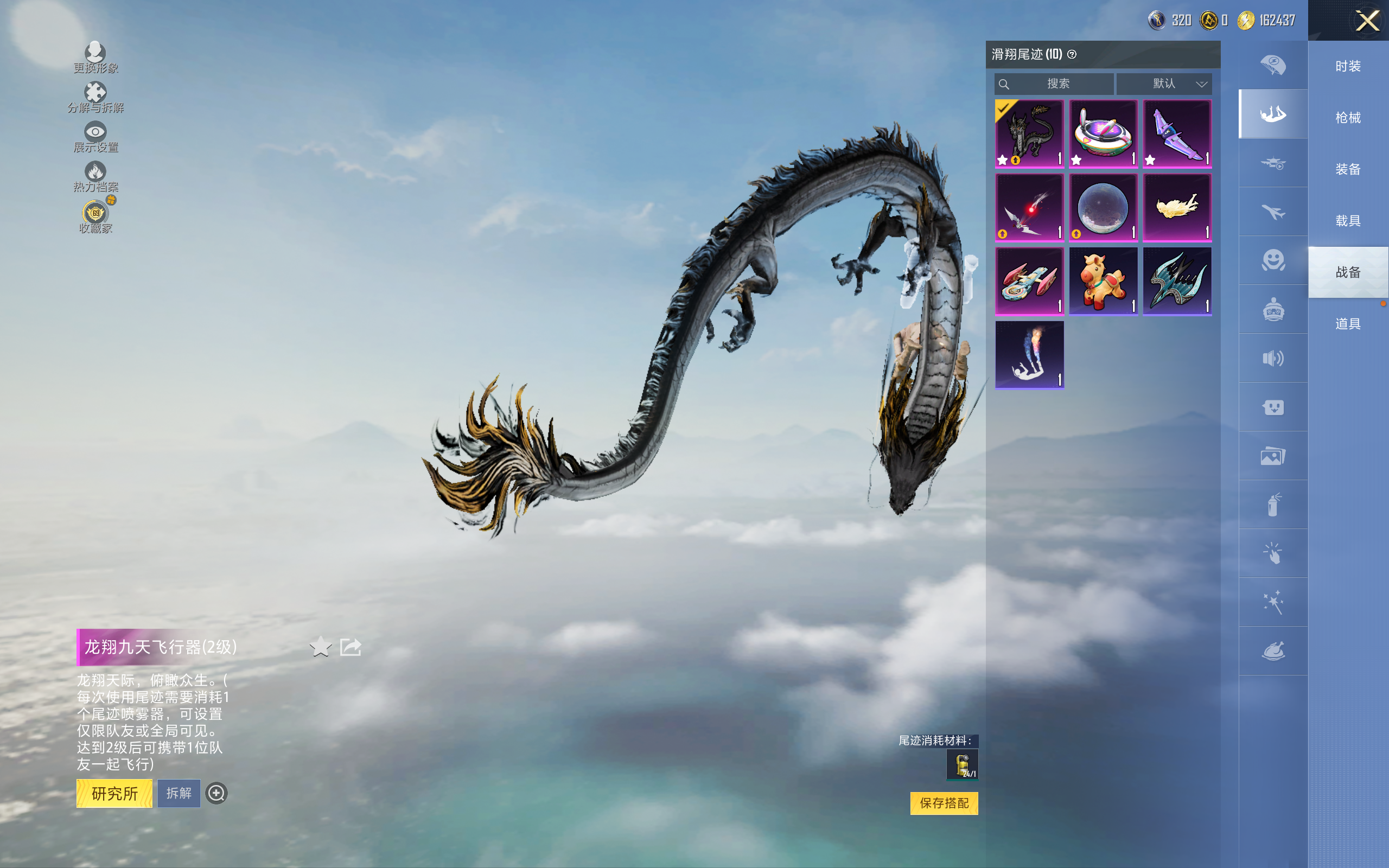Open the 道具 tab
Viewport: 1389px width, 868px height.
pyautogui.click(x=1348, y=324)
